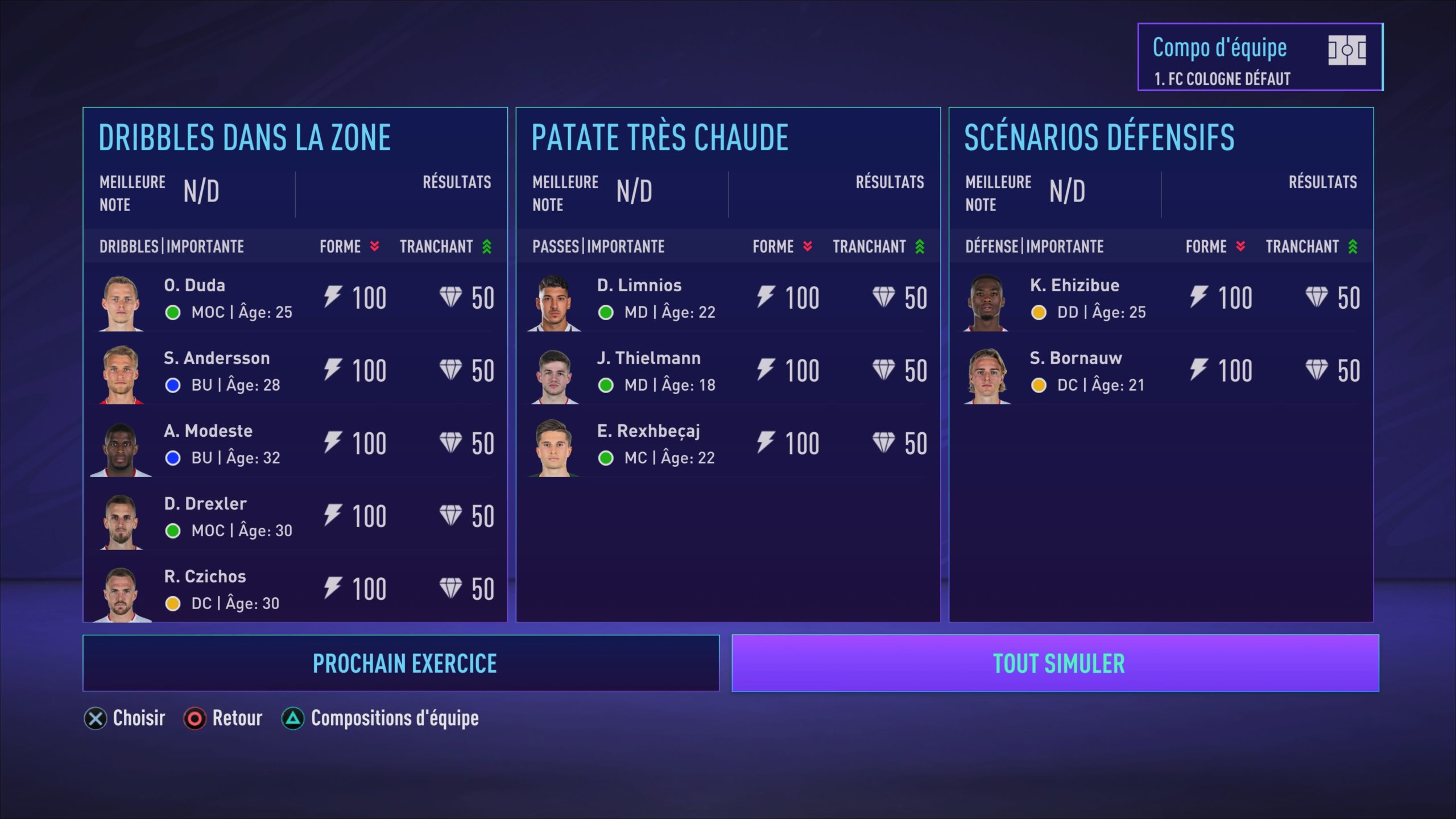
Task: Click the red sort chevrons on FORME column
Action: [374, 246]
